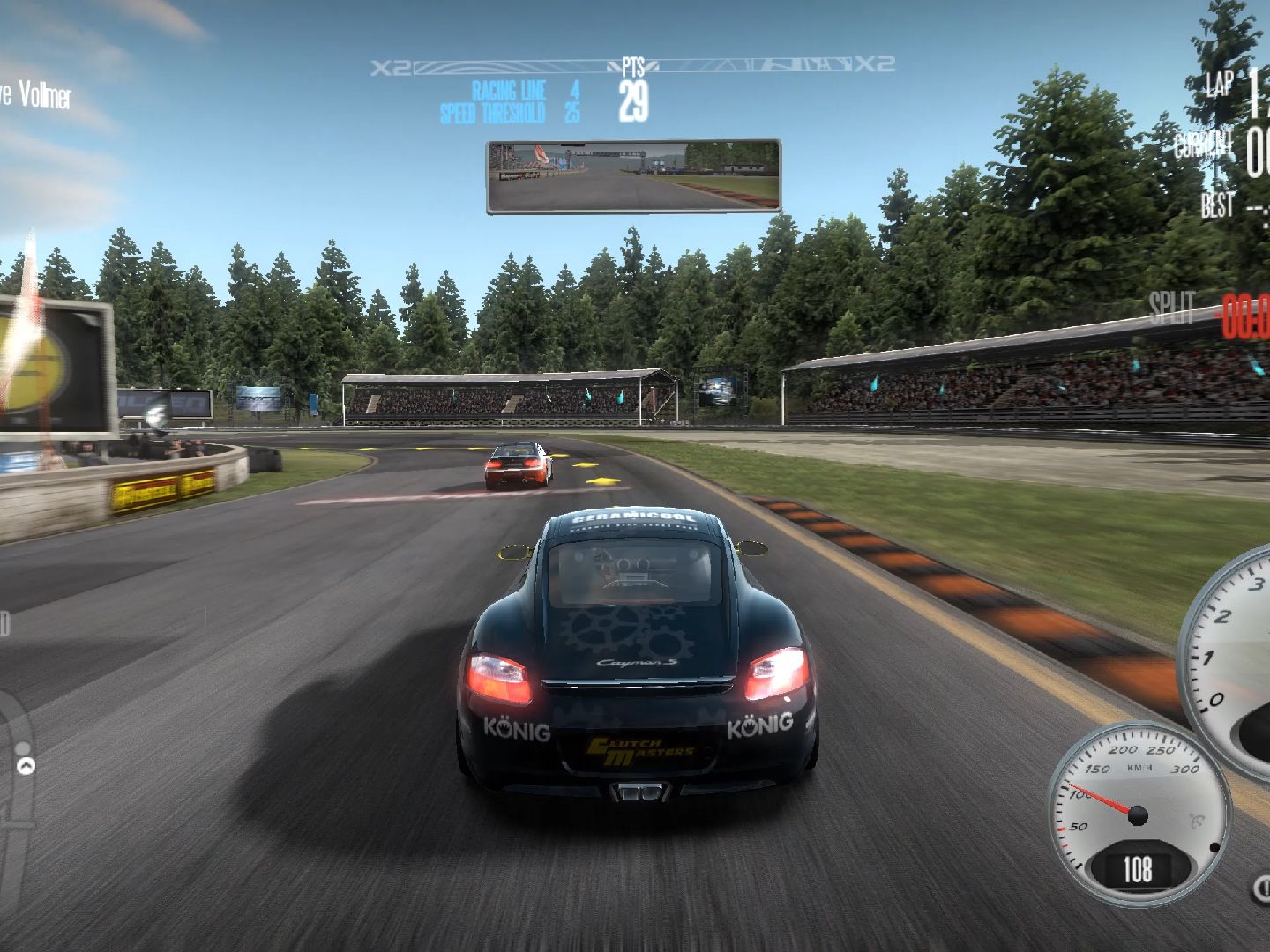Click the rear-view mirror display
This screenshot has height=952, width=1270.
pyautogui.click(x=633, y=175)
